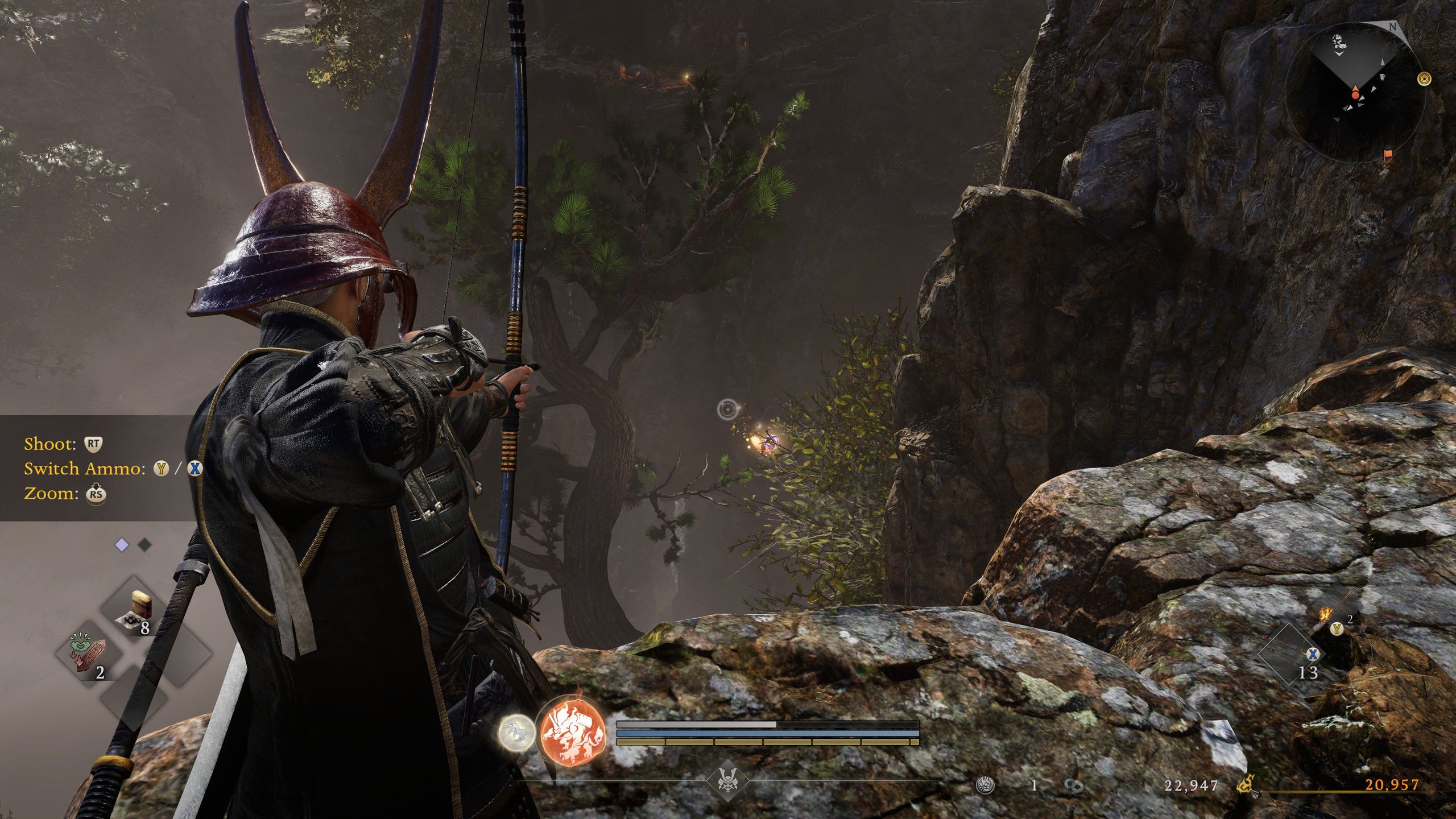Select the skull marker on the minimap
This screenshot has width=1456, height=819.
click(x=1337, y=41)
